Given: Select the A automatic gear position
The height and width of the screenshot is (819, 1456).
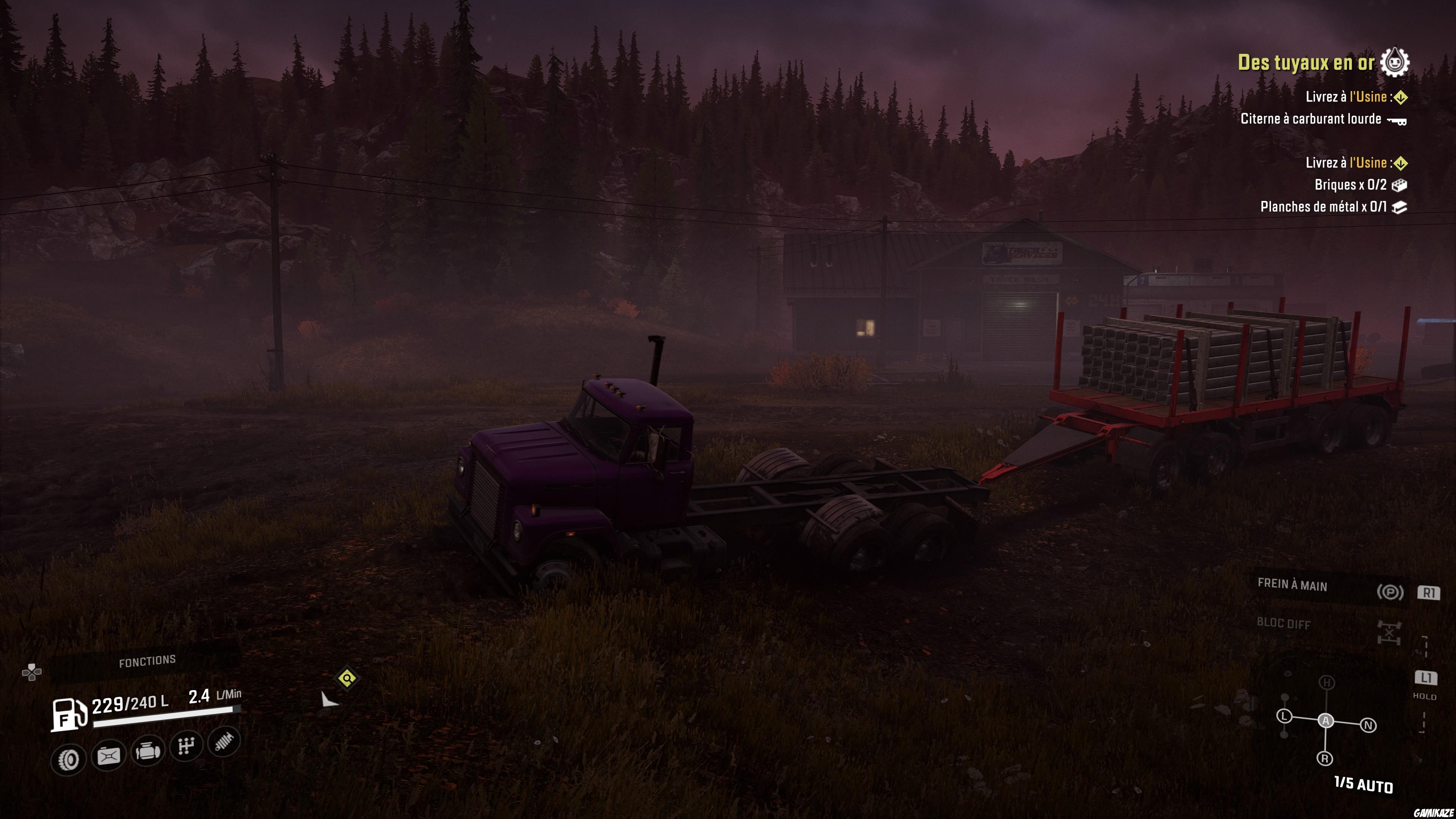Looking at the screenshot, I should (1326, 721).
